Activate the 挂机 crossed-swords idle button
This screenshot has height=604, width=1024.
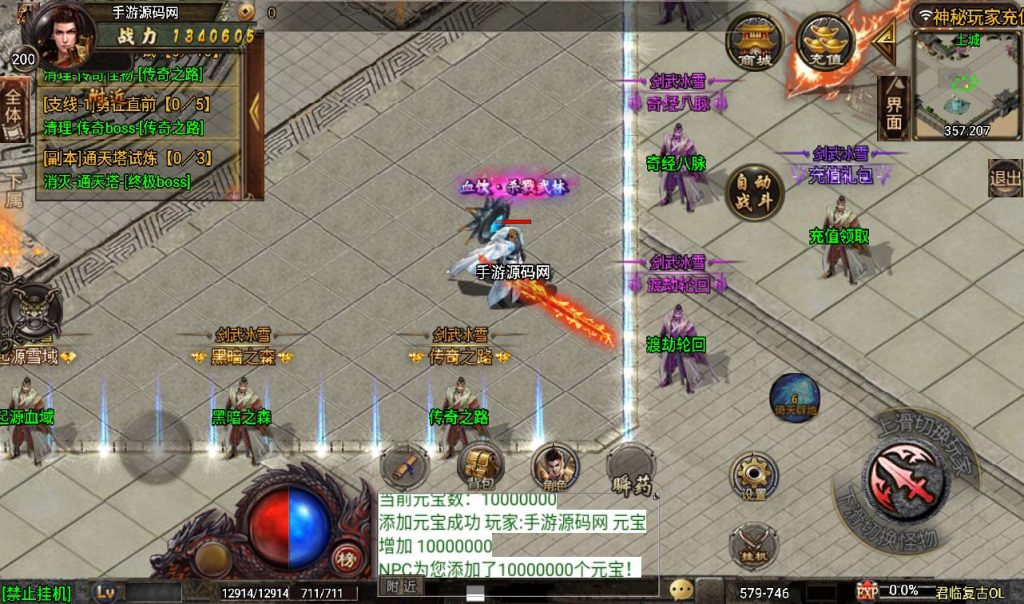752,547
